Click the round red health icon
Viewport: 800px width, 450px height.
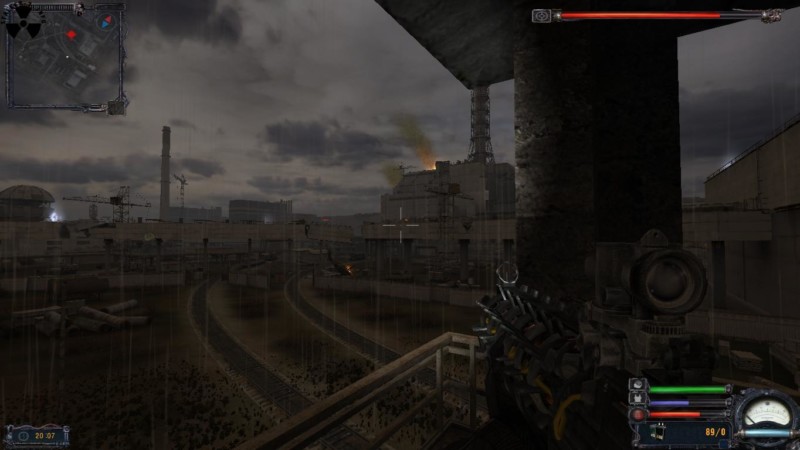point(637,414)
